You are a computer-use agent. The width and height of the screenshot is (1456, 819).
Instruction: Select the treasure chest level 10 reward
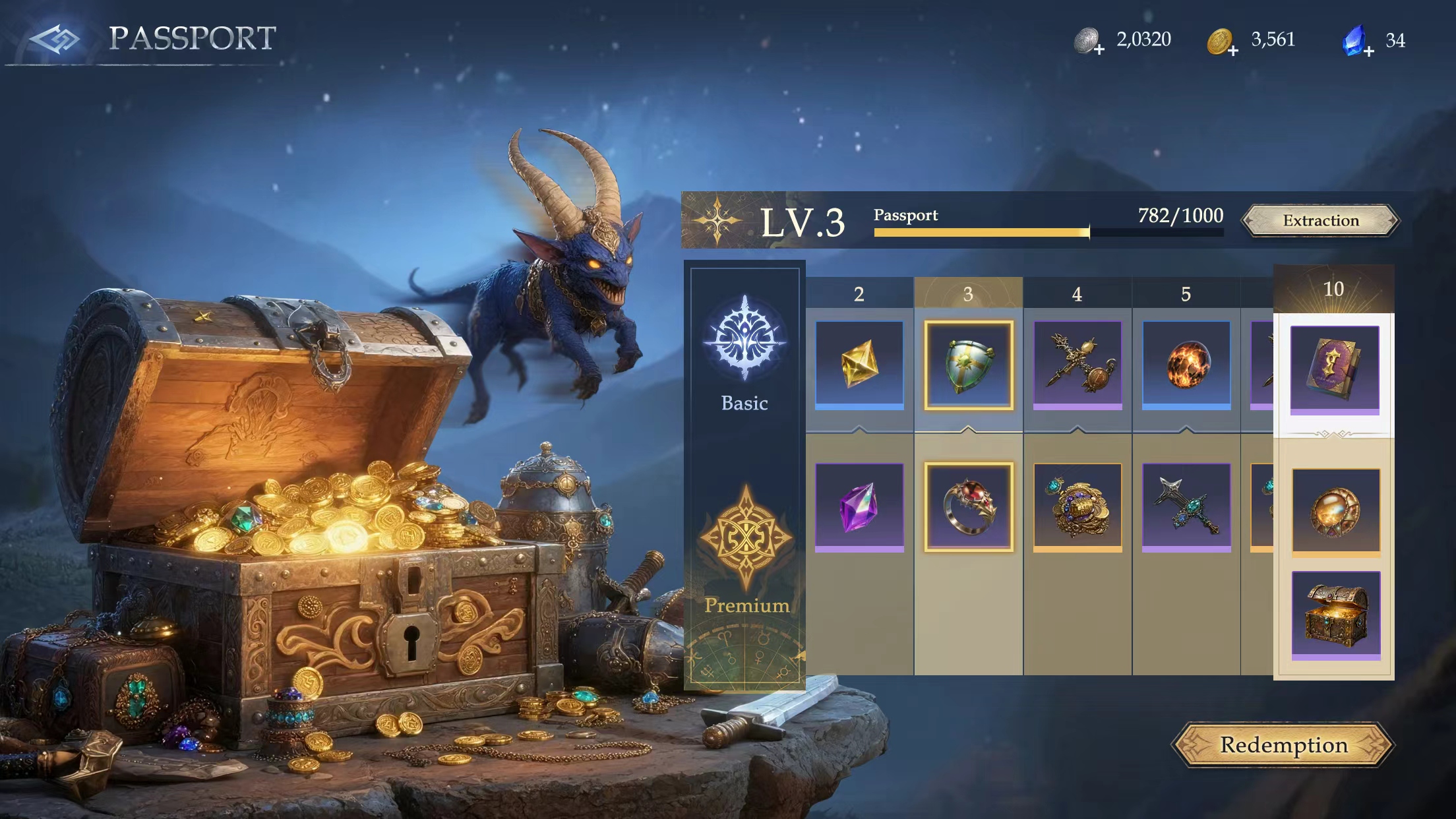click(1335, 615)
